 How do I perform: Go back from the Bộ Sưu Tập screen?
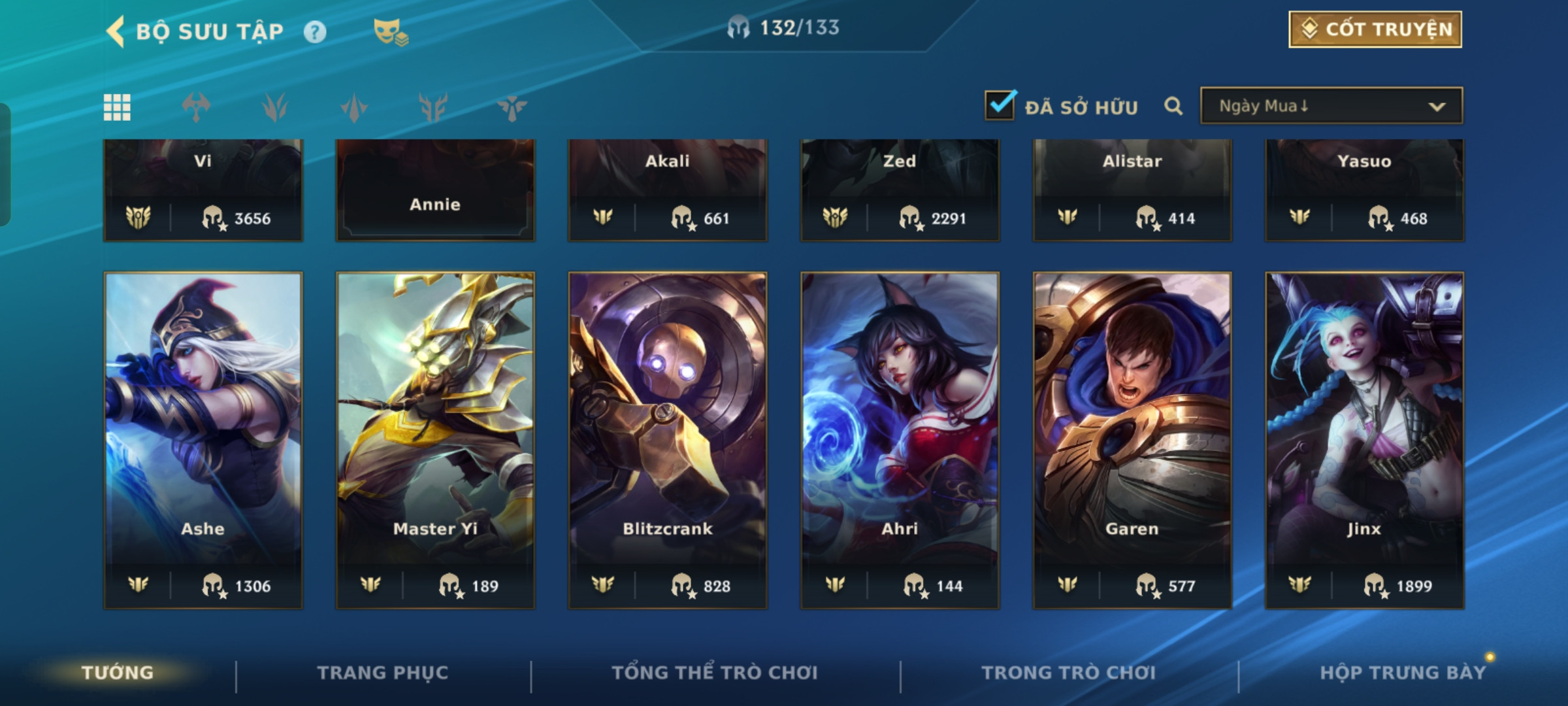[x=116, y=31]
